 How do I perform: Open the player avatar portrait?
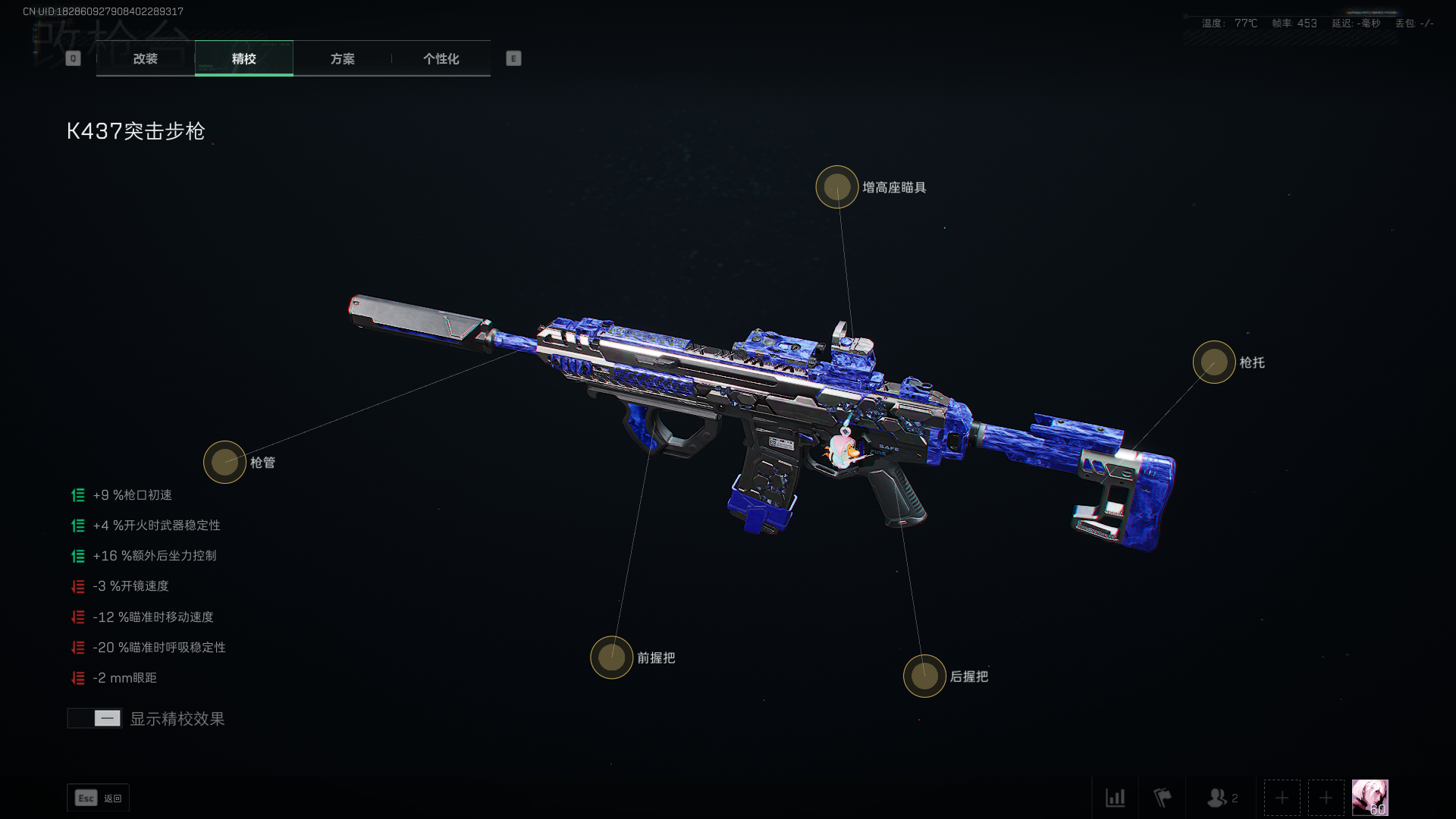coord(1370,798)
